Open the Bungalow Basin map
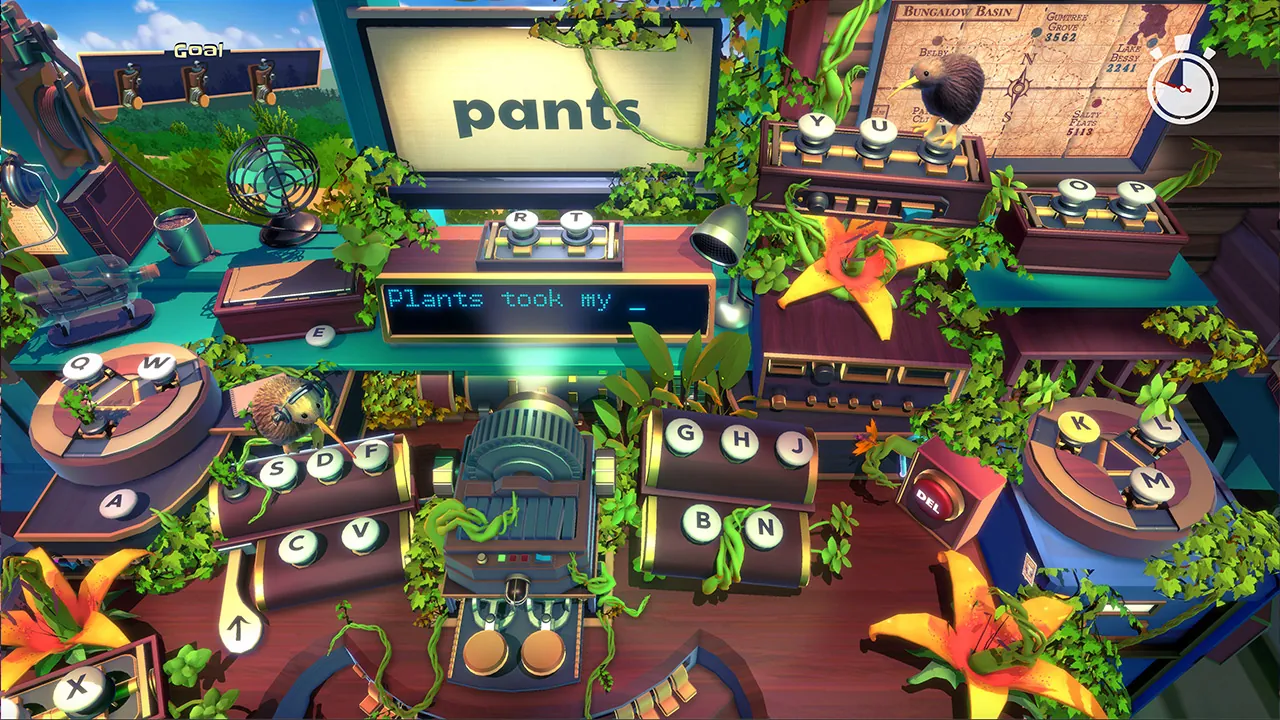This screenshot has height=720, width=1280. coord(1010,70)
